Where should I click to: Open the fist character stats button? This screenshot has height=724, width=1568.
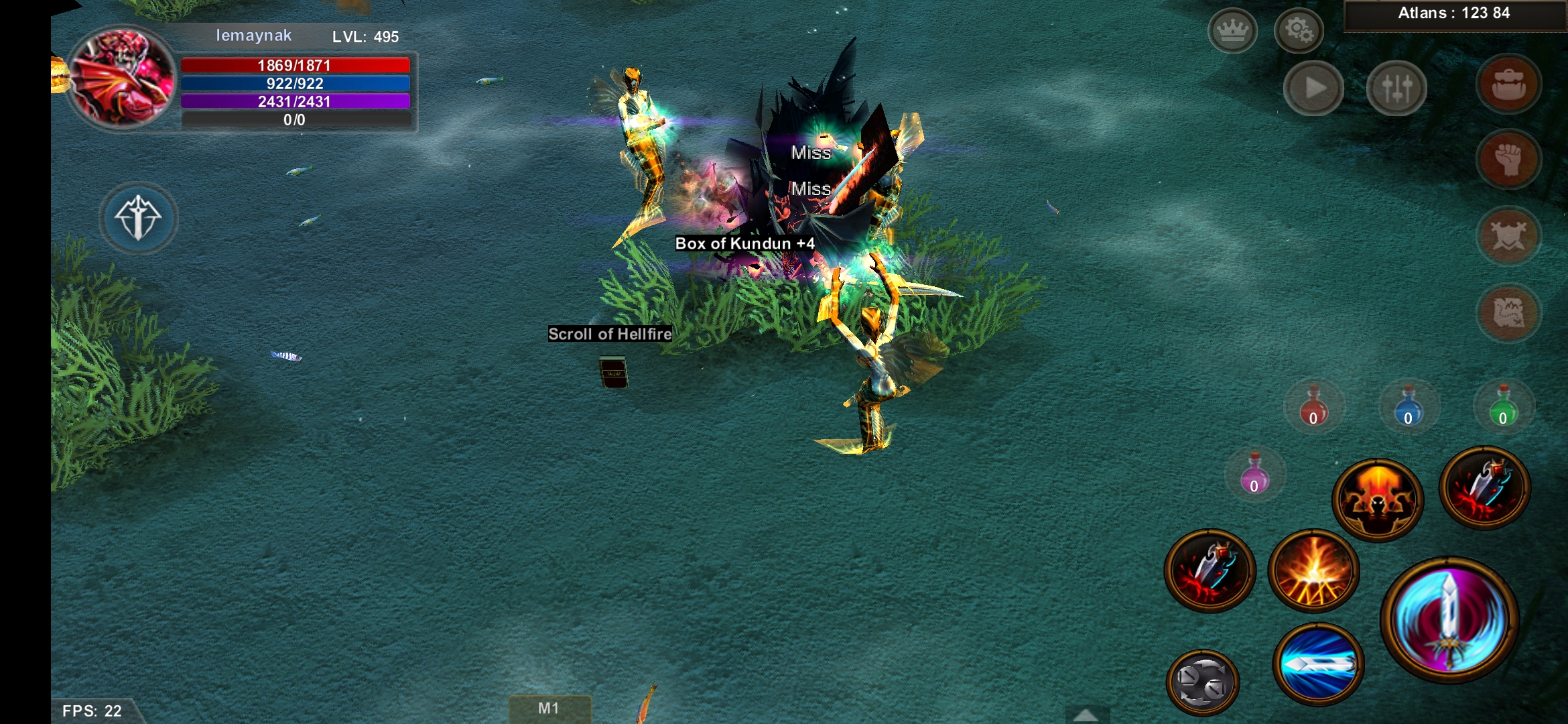[x=1508, y=160]
